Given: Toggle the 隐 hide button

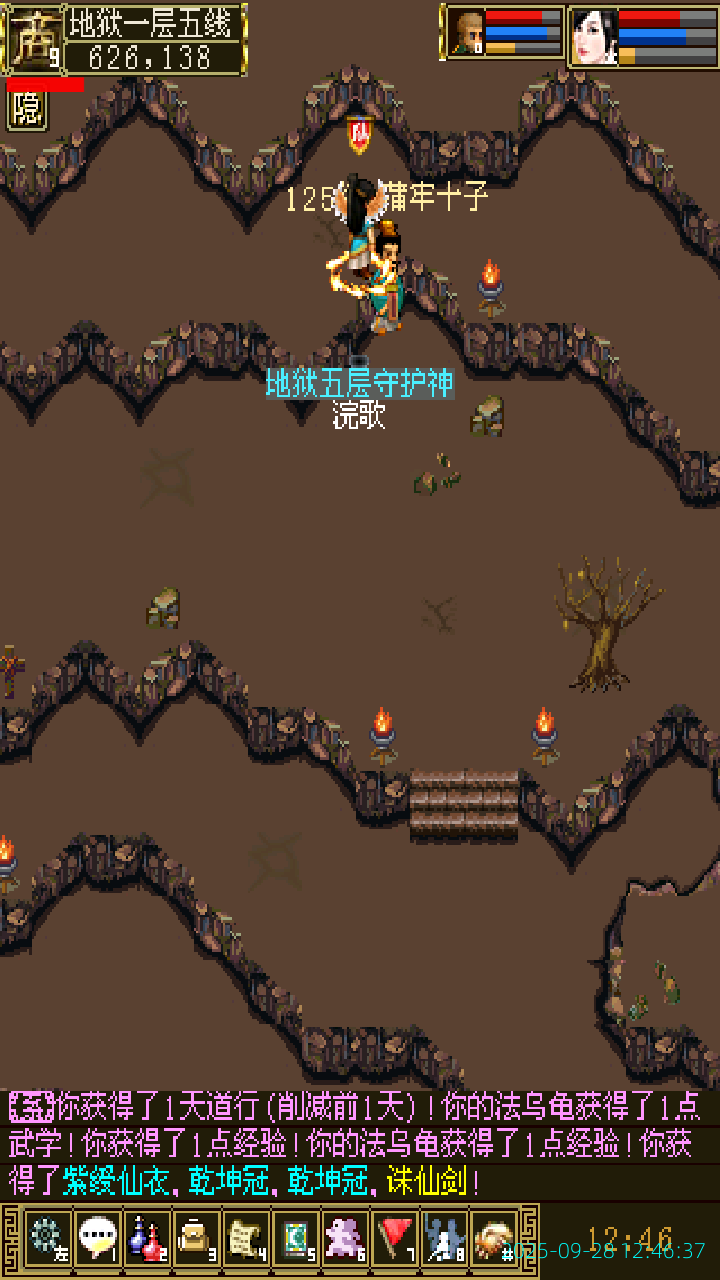Looking at the screenshot, I should [x=27, y=110].
